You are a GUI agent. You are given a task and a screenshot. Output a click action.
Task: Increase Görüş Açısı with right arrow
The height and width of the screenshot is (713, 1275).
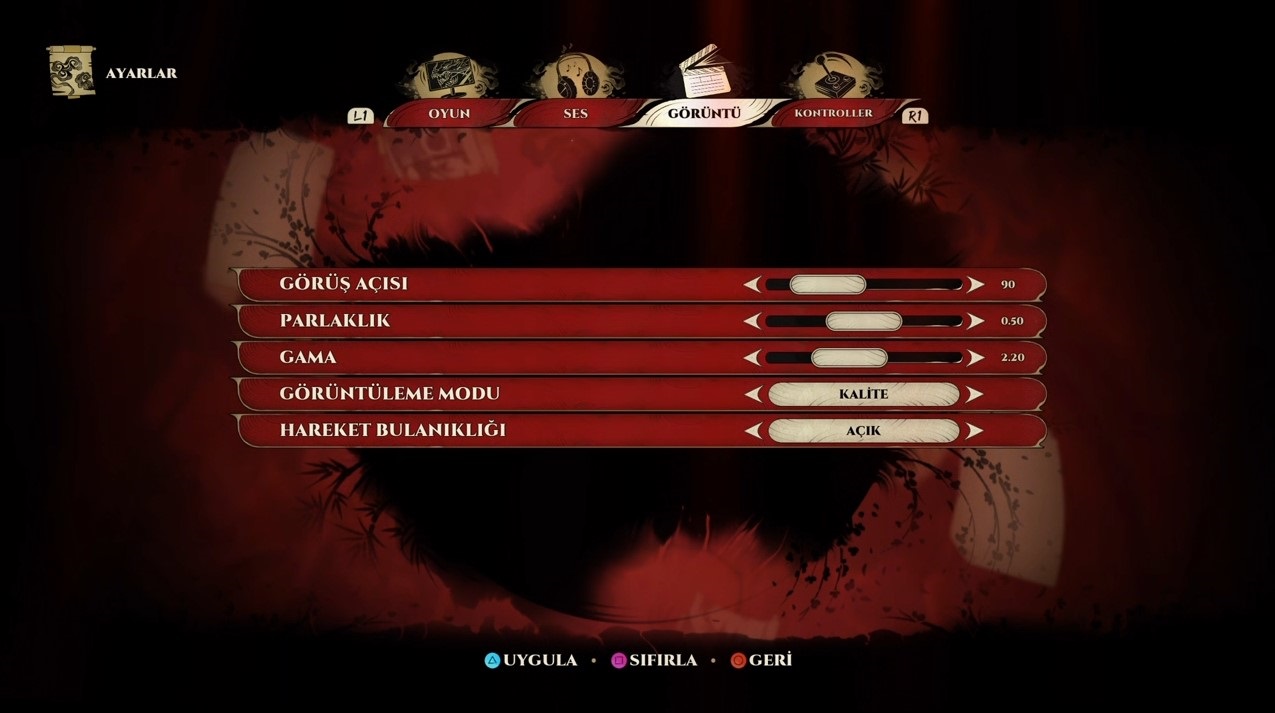coord(975,285)
